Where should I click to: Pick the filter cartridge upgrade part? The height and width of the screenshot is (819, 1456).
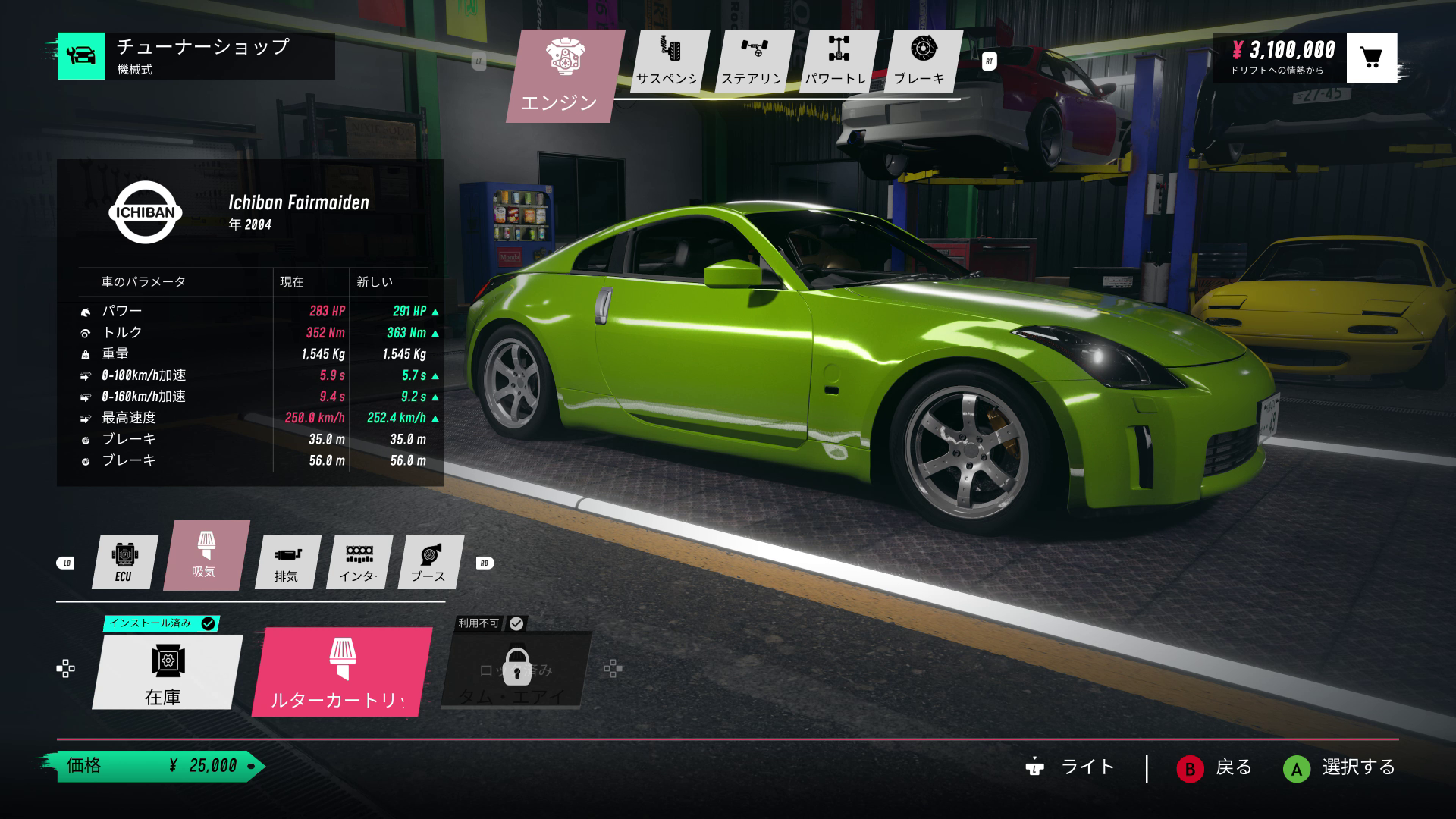point(341,672)
